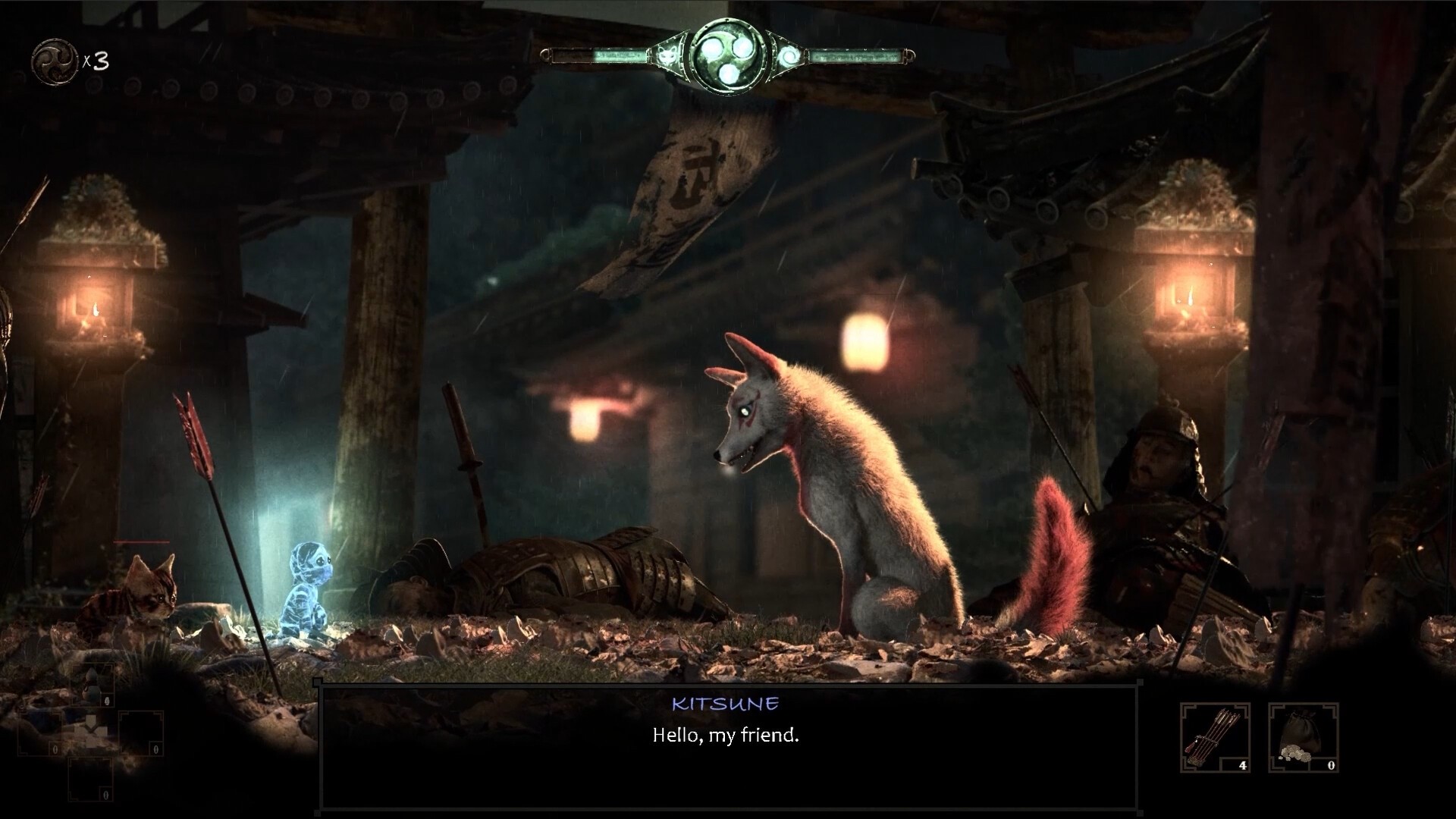1456x819 pixels.
Task: Click the bottom glowing orb in the emblem
Action: [x=728, y=74]
